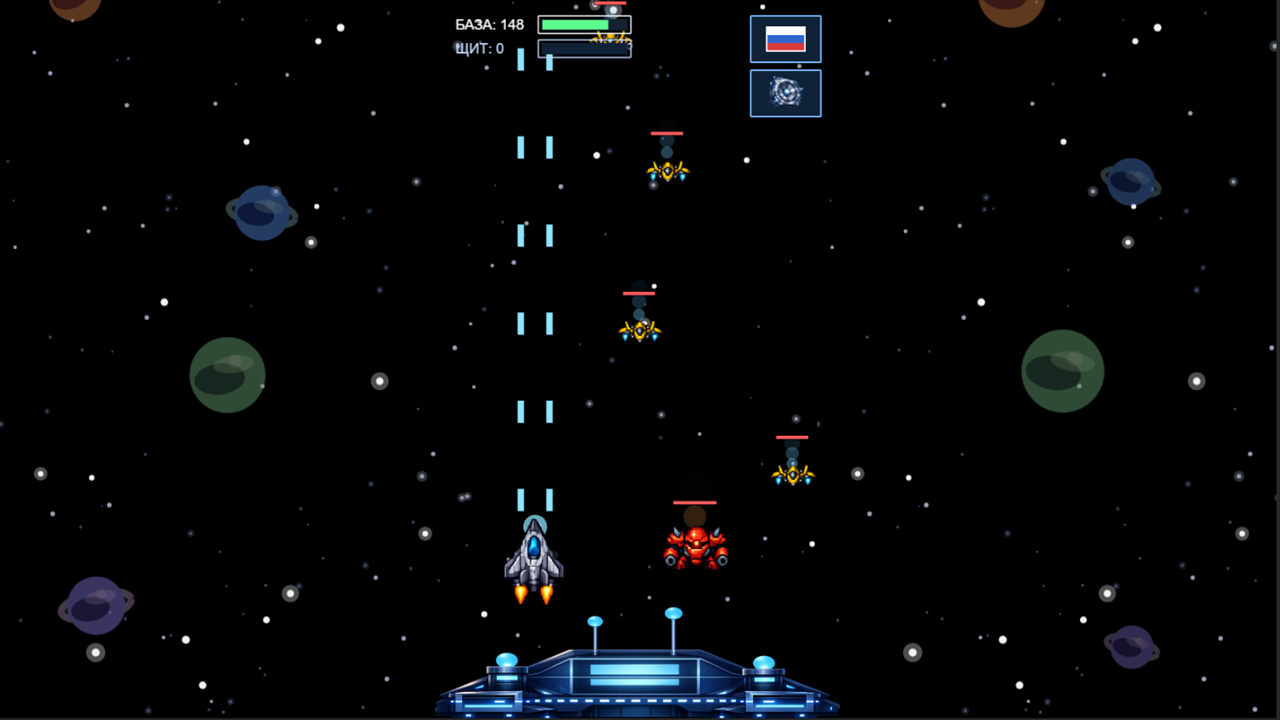
Task: Click the left turret dome of the base
Action: click(505, 660)
